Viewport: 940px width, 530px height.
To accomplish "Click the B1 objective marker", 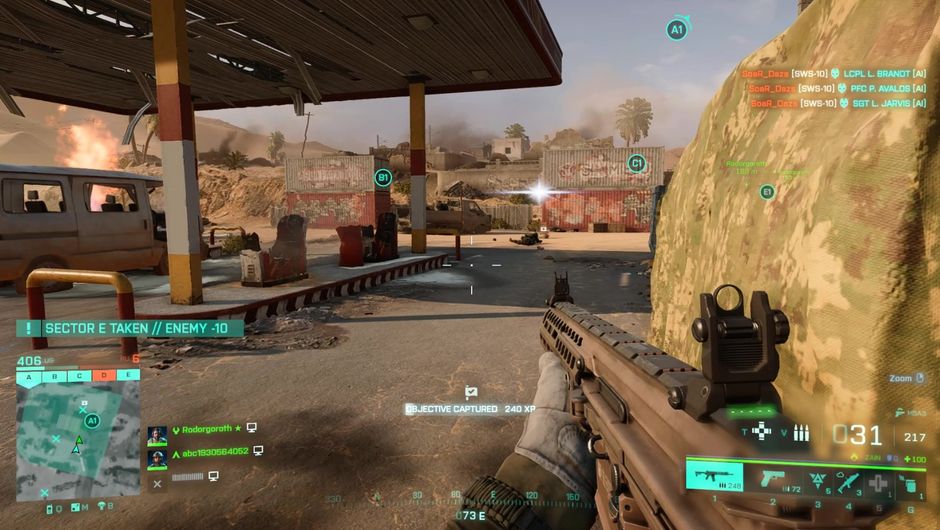I will 382,178.
